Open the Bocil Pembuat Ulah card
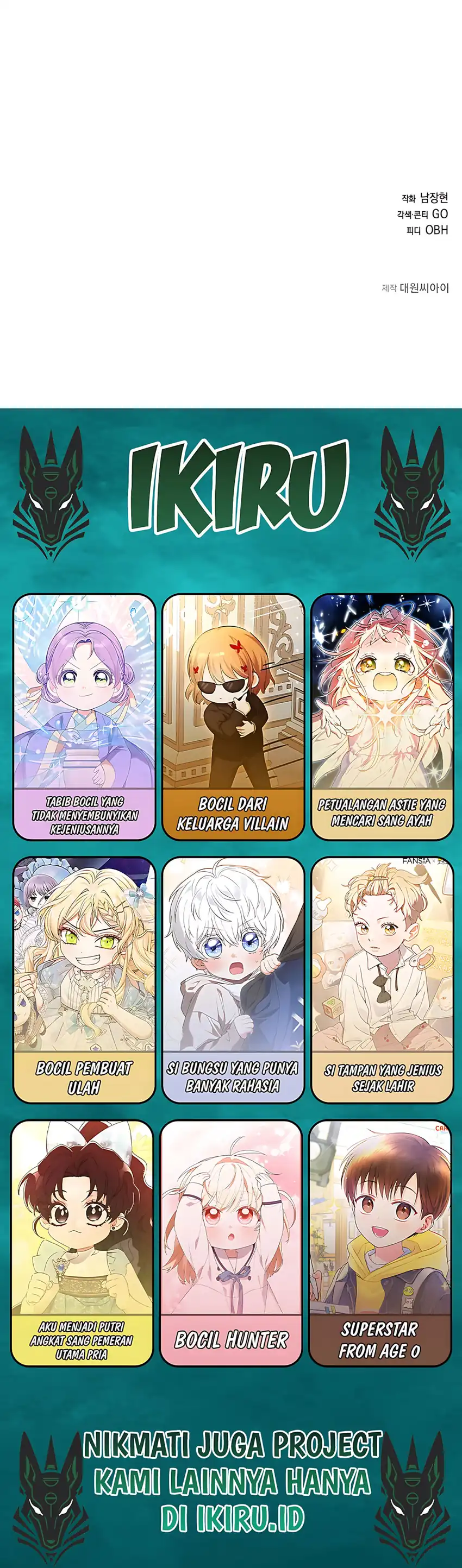 tap(84, 979)
